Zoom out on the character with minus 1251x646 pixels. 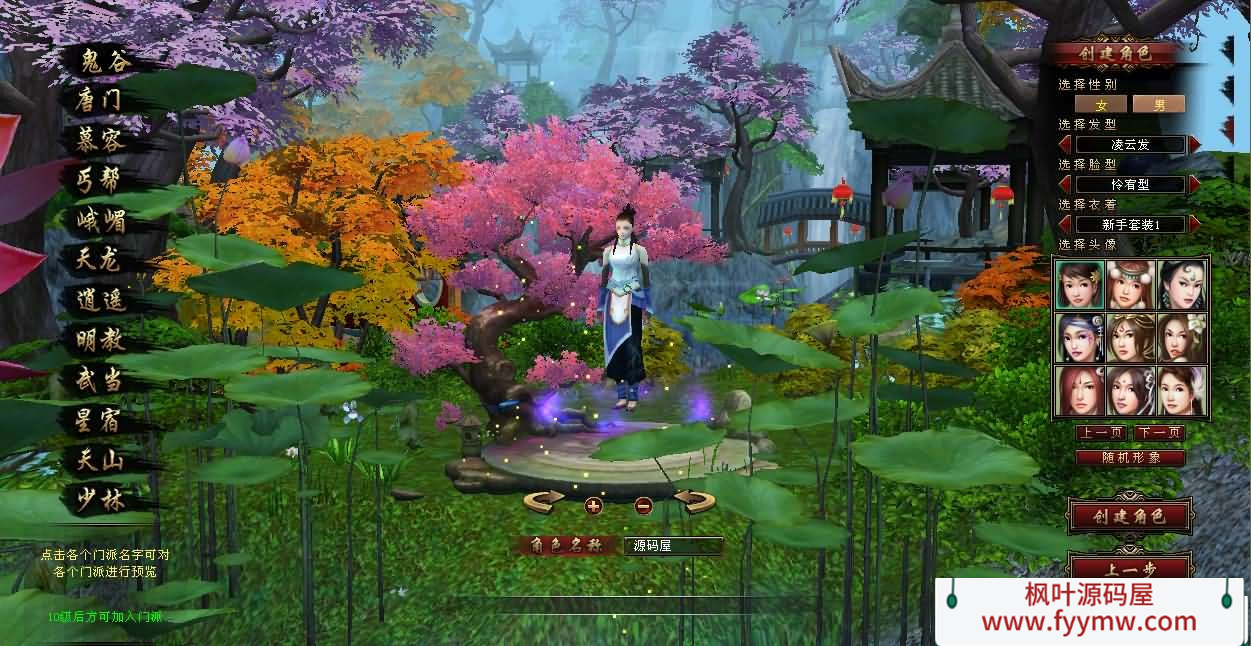[x=644, y=505]
